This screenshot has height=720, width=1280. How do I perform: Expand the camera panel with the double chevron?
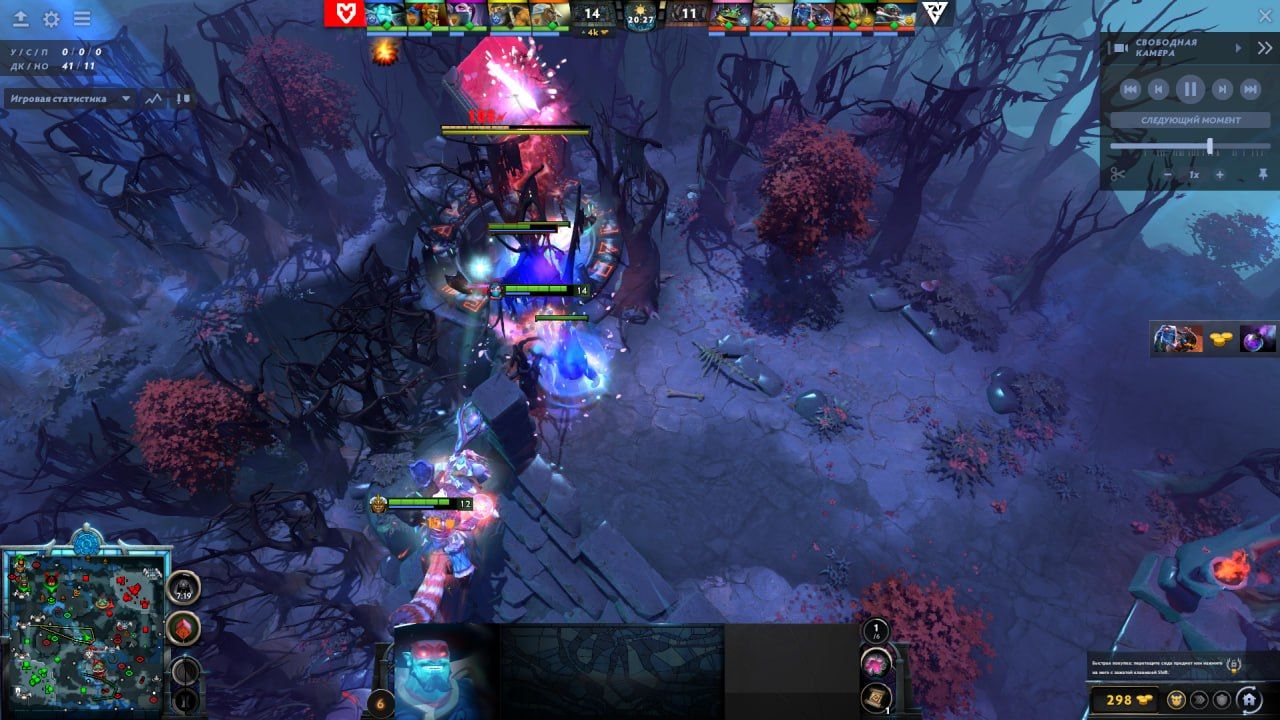pos(1264,48)
